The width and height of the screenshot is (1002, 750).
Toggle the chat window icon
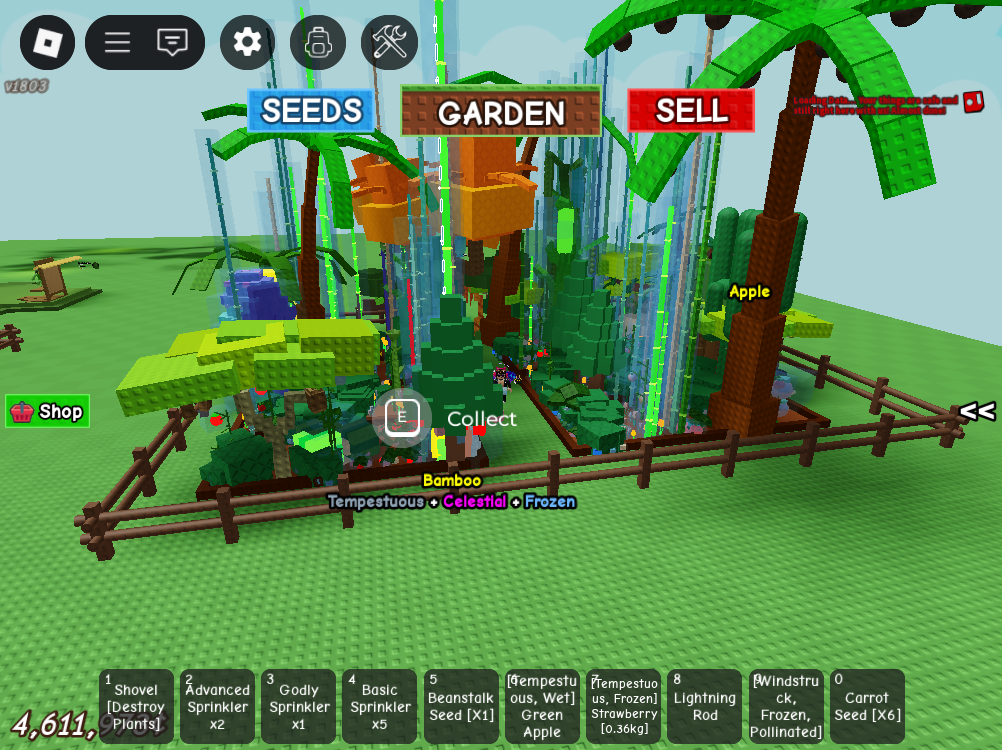173,42
